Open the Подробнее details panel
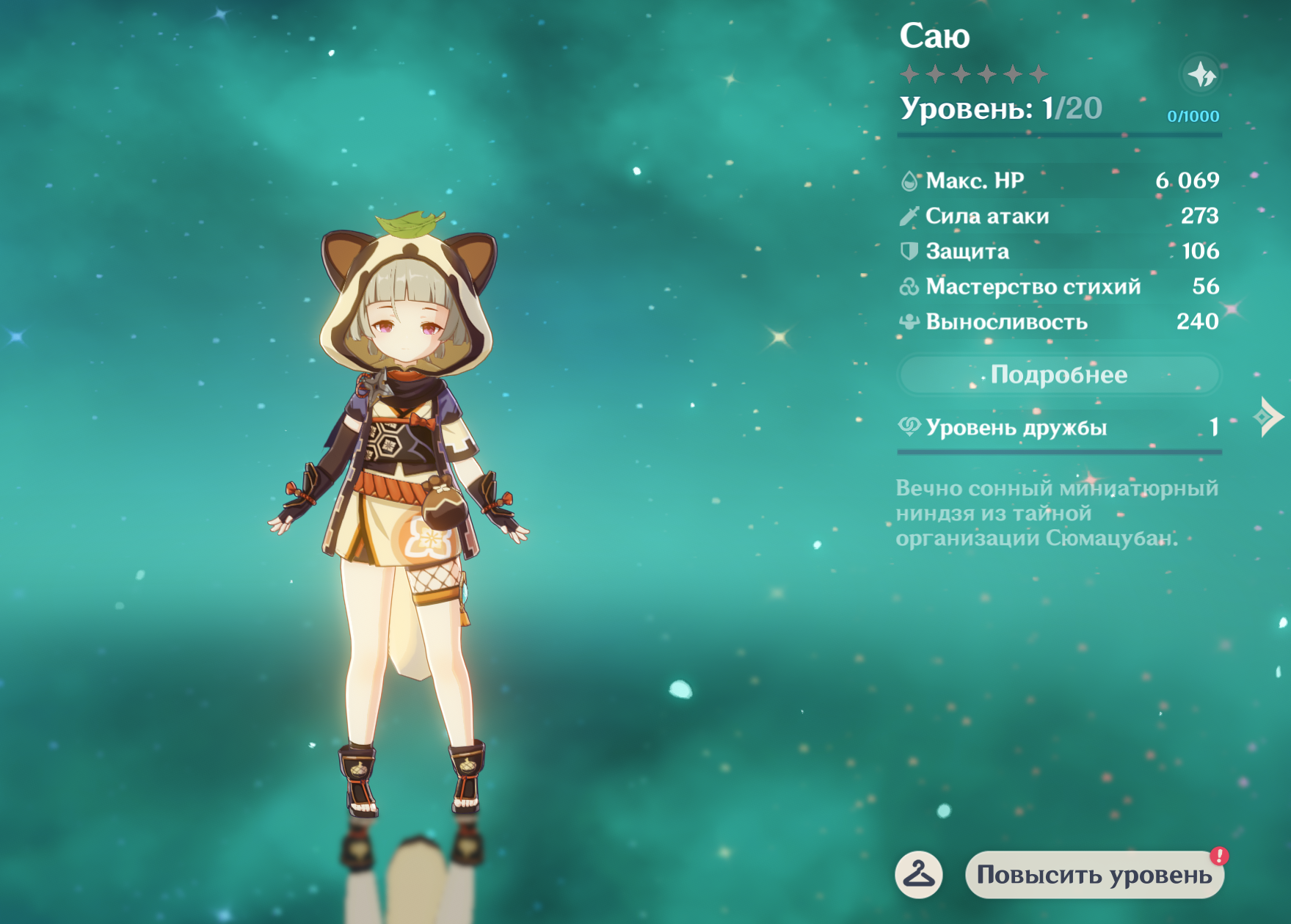This screenshot has height=924, width=1291. 1058,375
